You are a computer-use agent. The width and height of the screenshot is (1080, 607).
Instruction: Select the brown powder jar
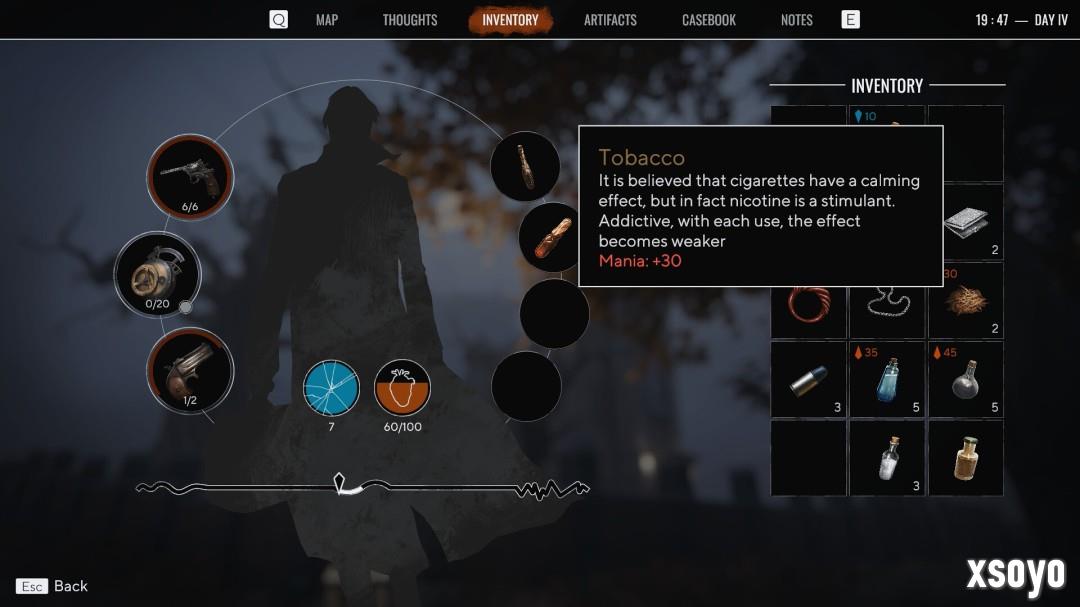(965, 458)
